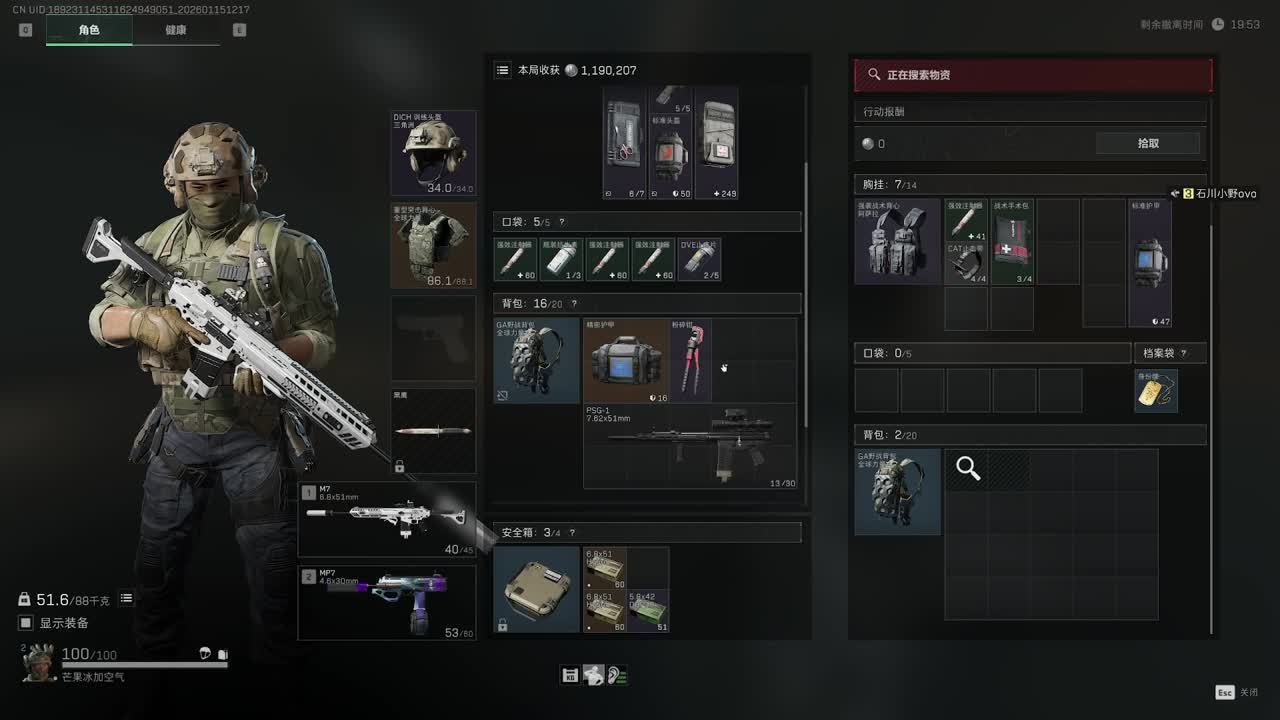
Task: Open the 本局收获 list icon
Action: coord(503,71)
